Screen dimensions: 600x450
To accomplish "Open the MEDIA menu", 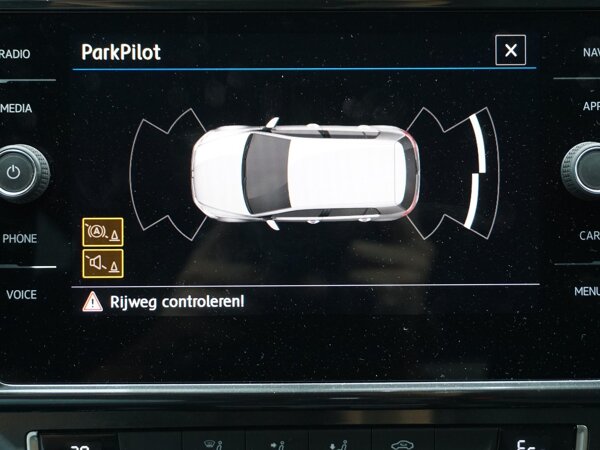I will [17, 108].
